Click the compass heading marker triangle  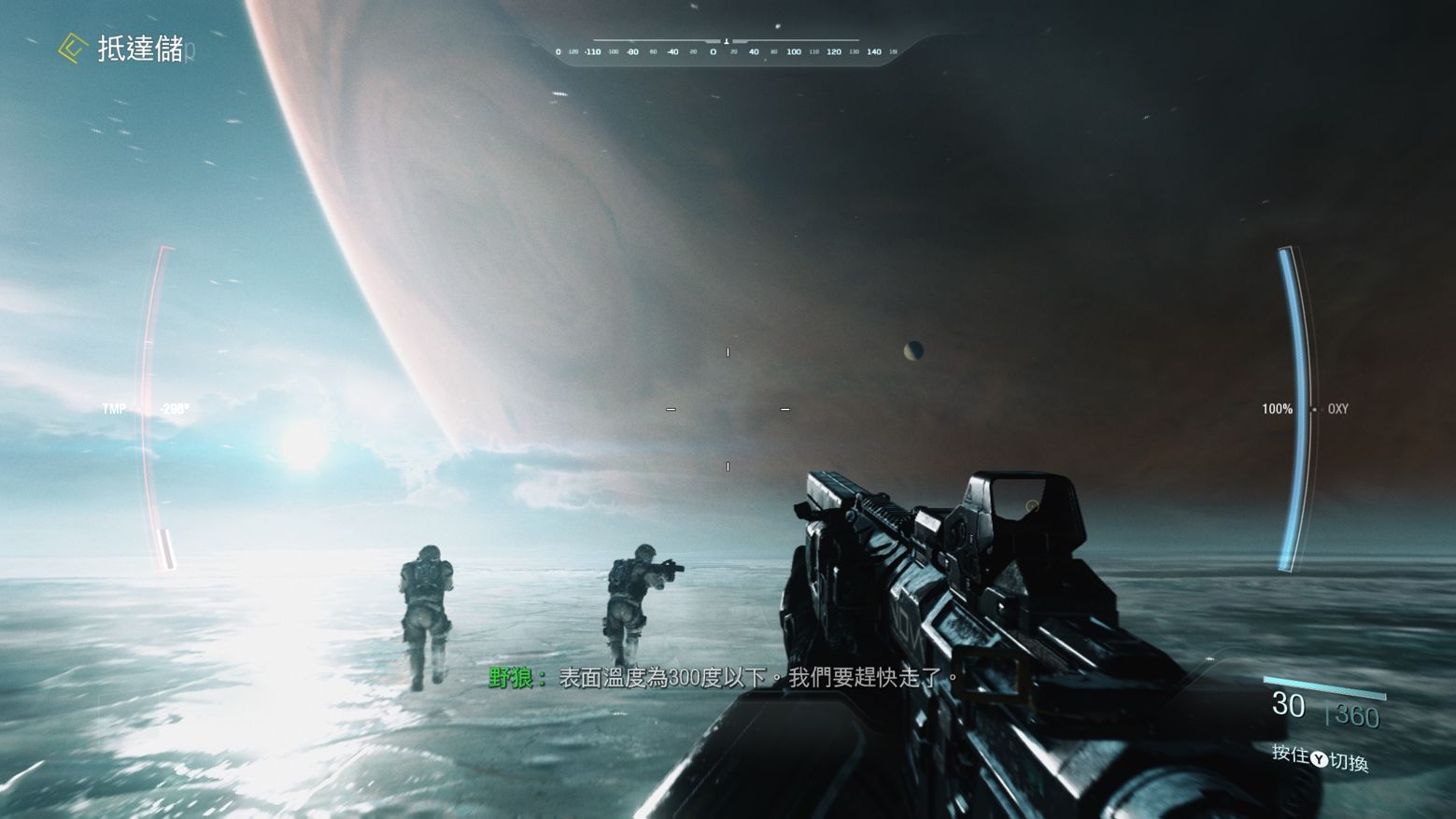(x=727, y=41)
